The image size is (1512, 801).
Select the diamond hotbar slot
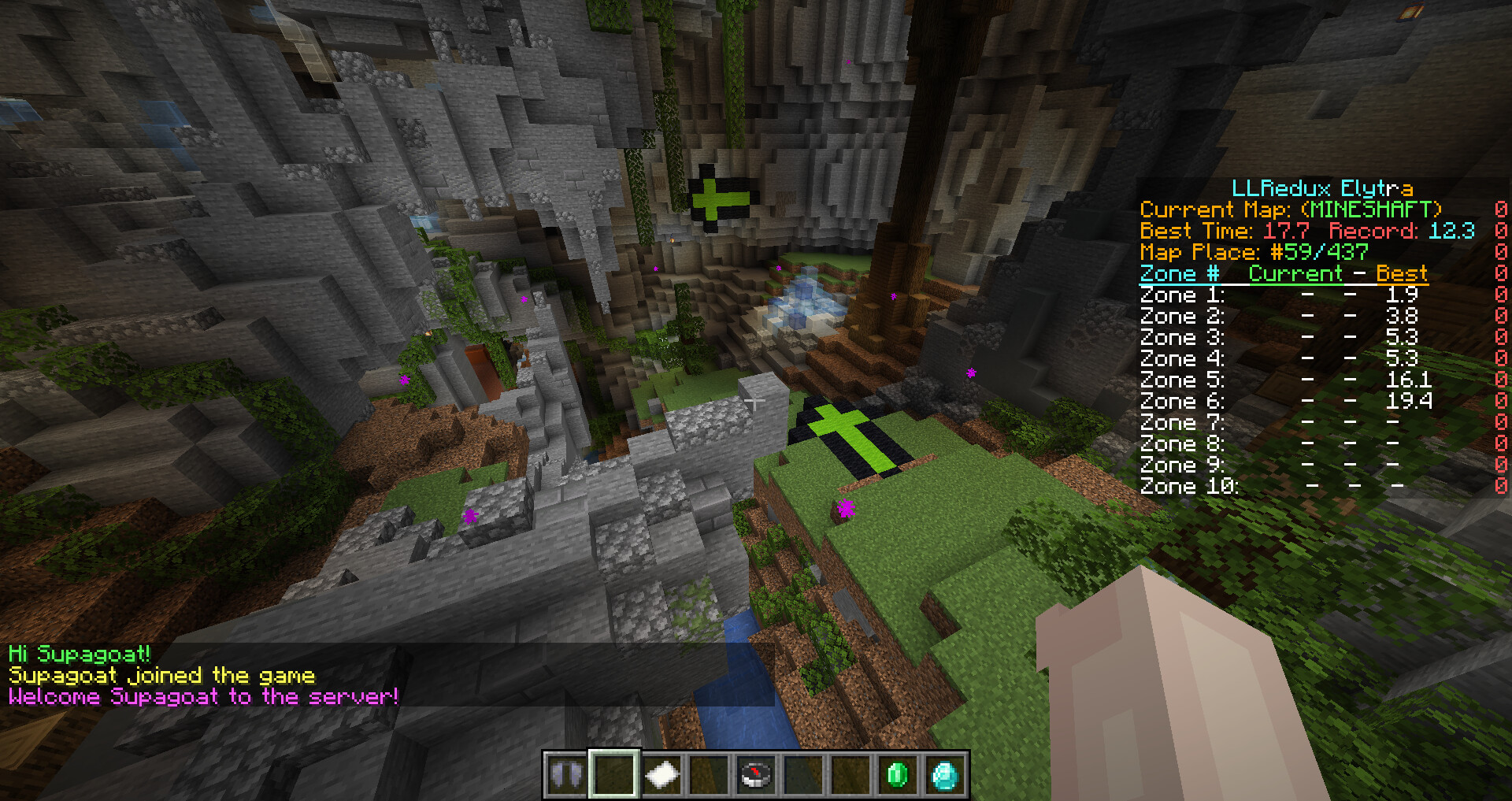(944, 775)
